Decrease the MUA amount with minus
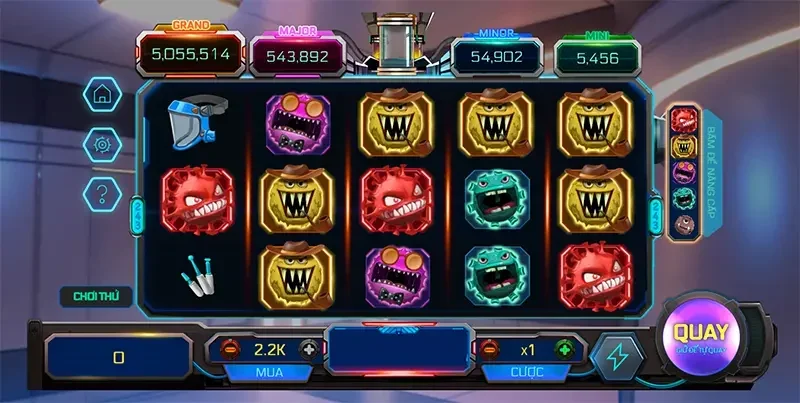 227,350
